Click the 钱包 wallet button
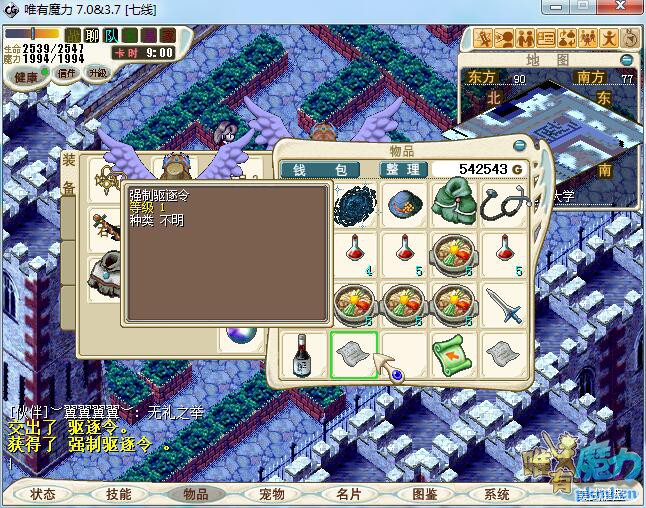 [x=318, y=169]
